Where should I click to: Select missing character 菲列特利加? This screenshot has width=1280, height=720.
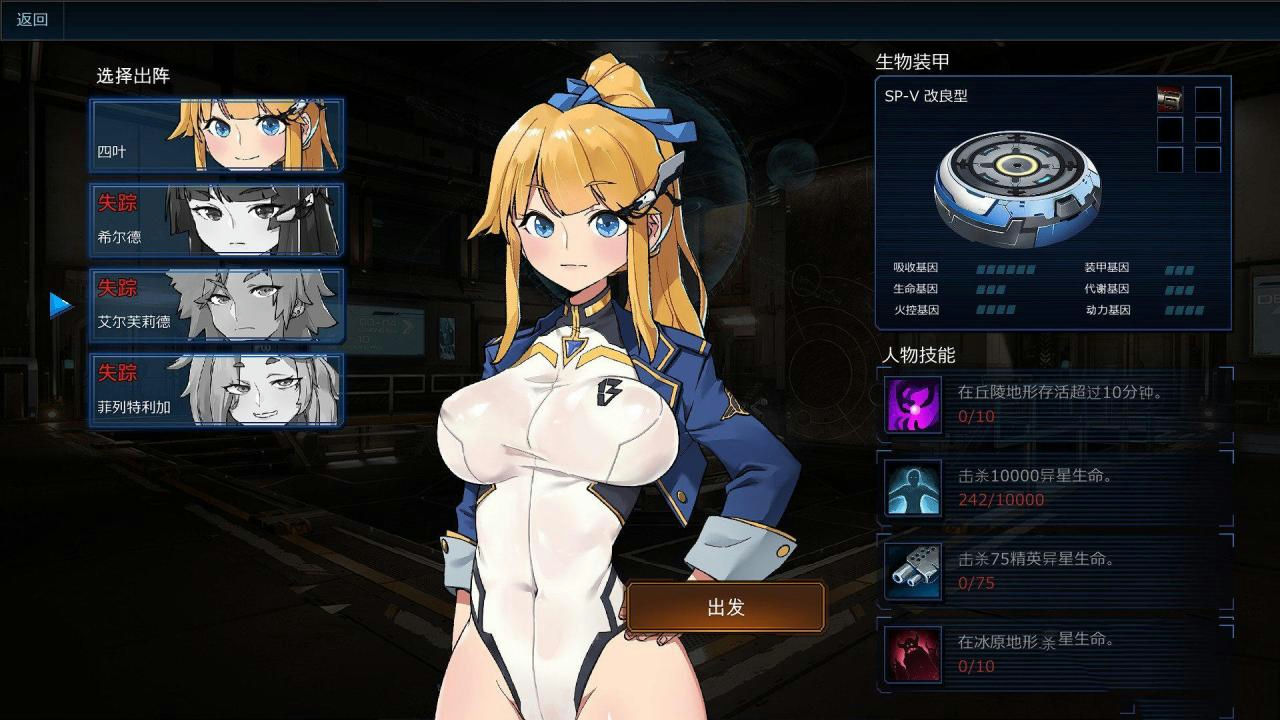tap(215, 390)
